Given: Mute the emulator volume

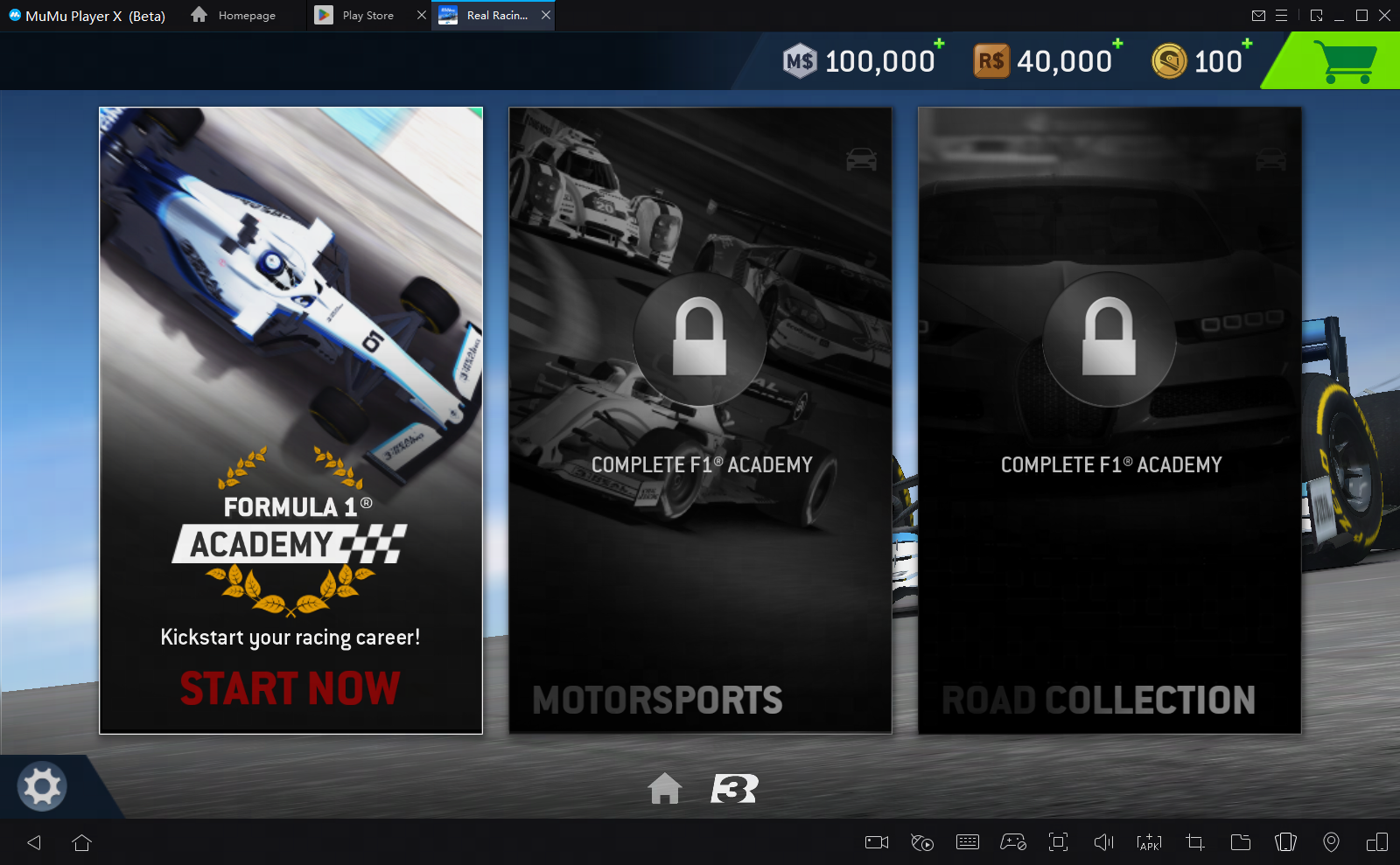Looking at the screenshot, I should [x=1103, y=842].
